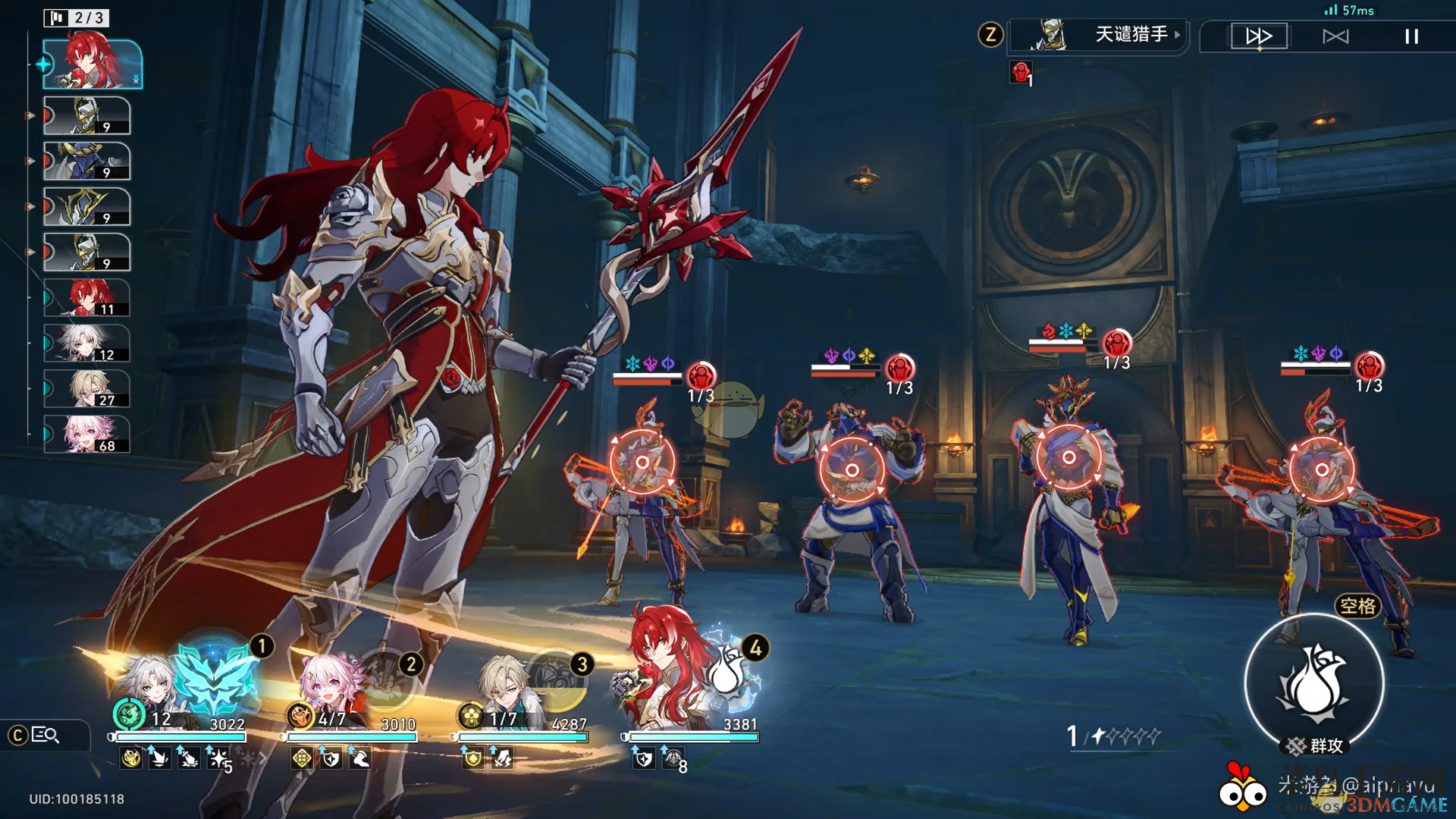This screenshot has height=819, width=1456.
Task: Activate the blonde character's ultimate
Action: click(558, 679)
